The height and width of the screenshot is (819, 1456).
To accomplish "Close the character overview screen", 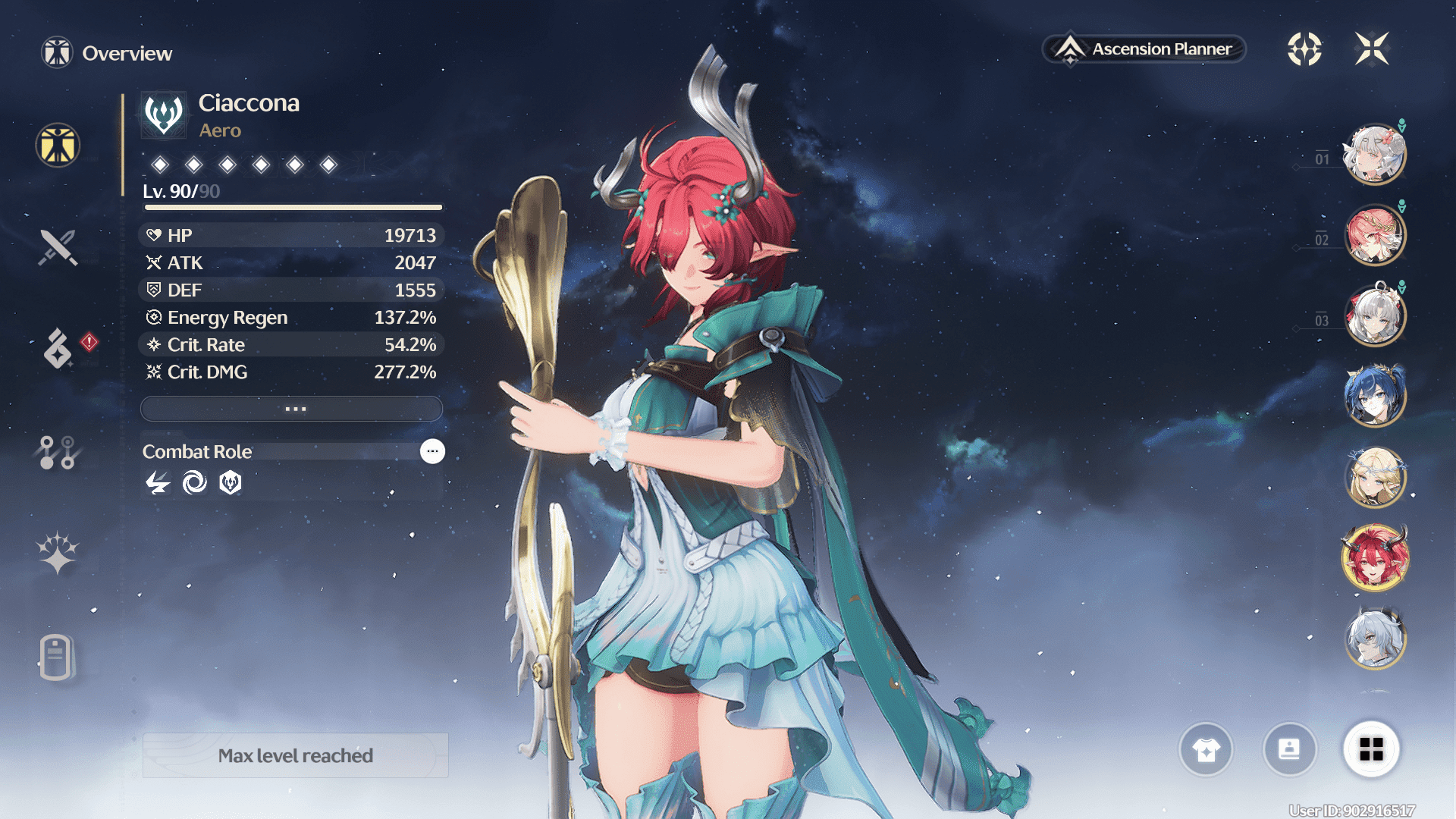I will point(1372,49).
